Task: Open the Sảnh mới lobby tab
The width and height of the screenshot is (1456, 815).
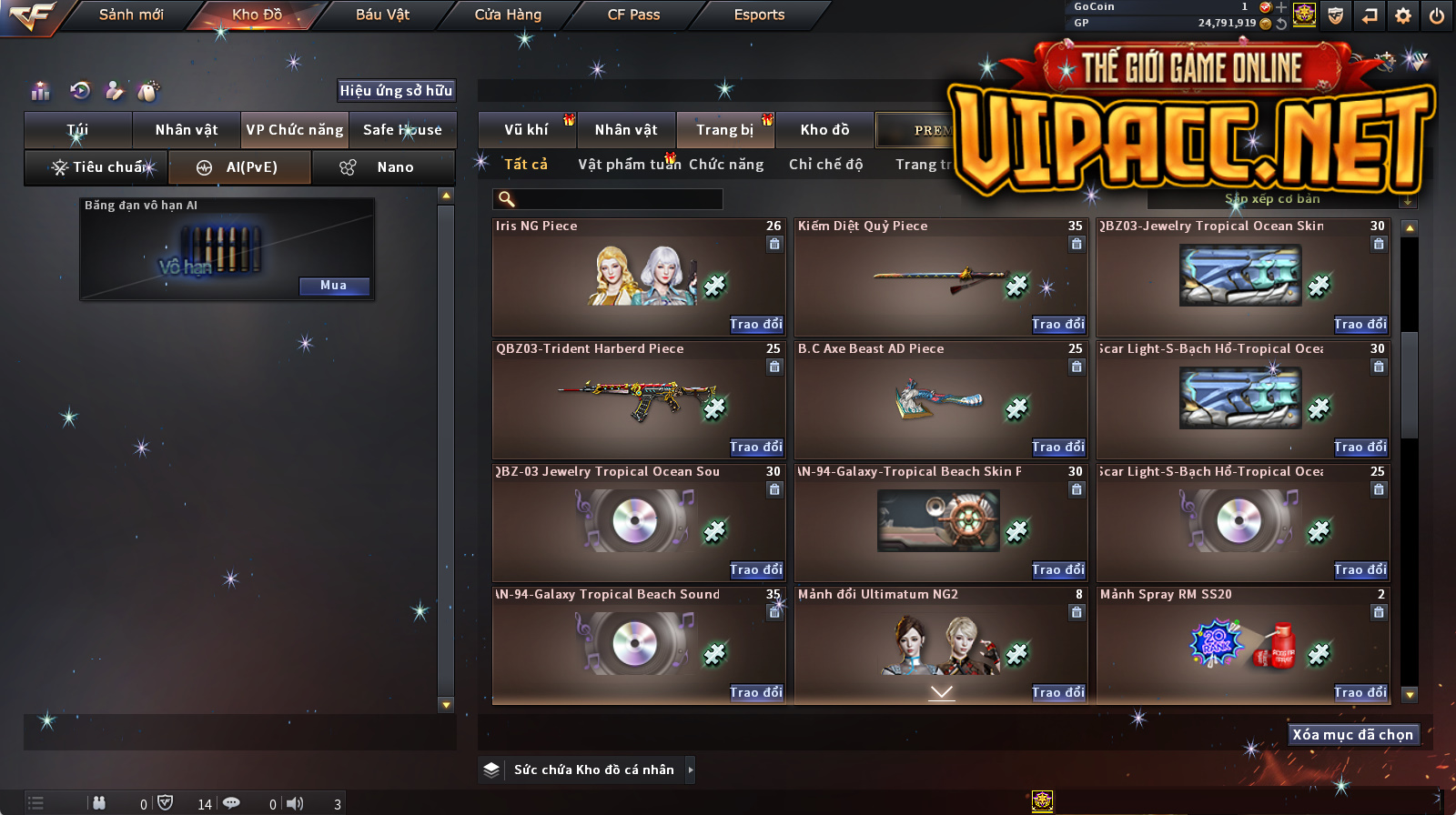Action: coord(131,15)
